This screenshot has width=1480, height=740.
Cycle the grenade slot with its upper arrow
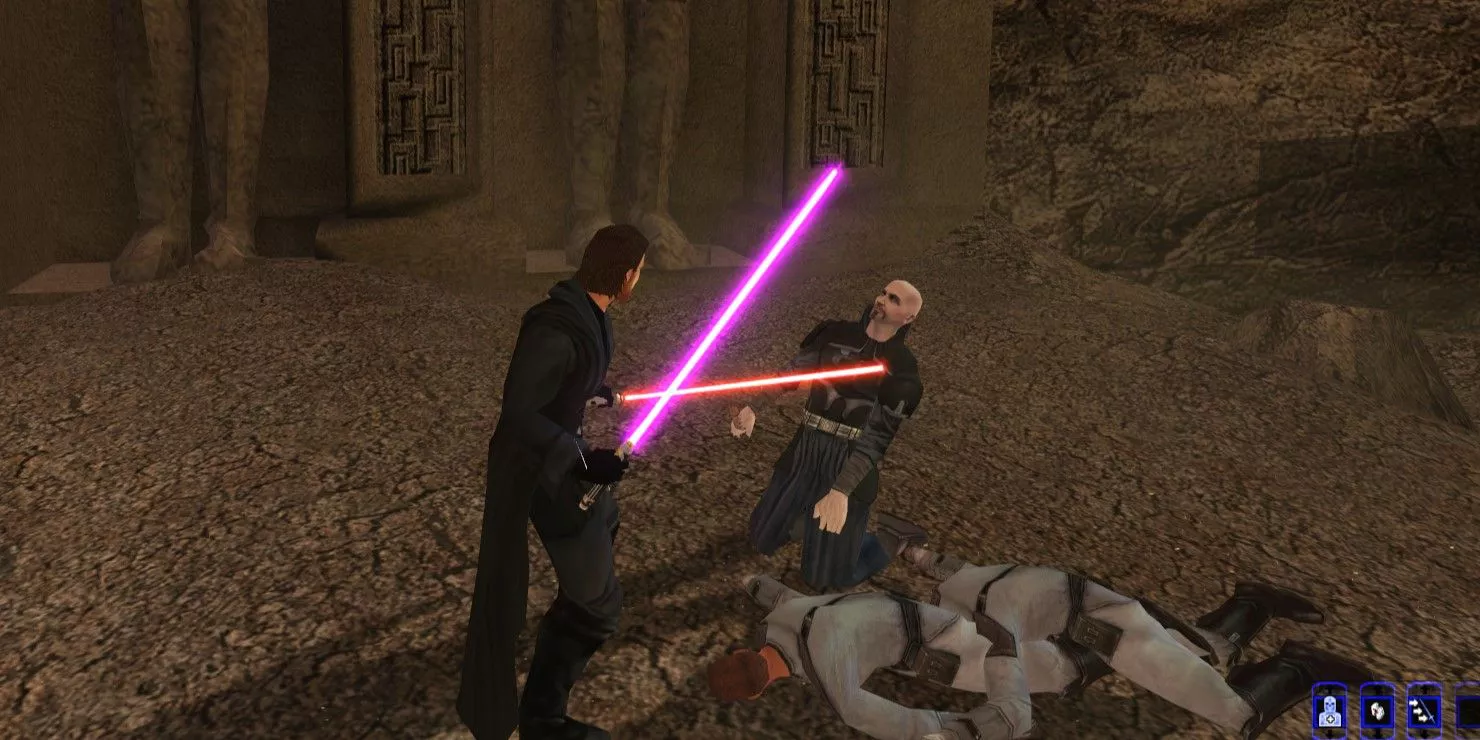(1378, 689)
